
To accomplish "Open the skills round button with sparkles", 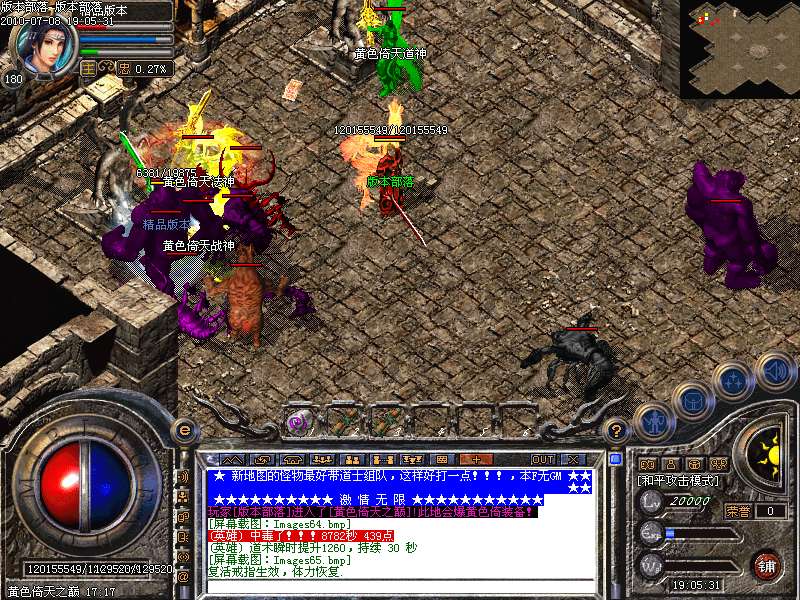I will (x=733, y=380).
